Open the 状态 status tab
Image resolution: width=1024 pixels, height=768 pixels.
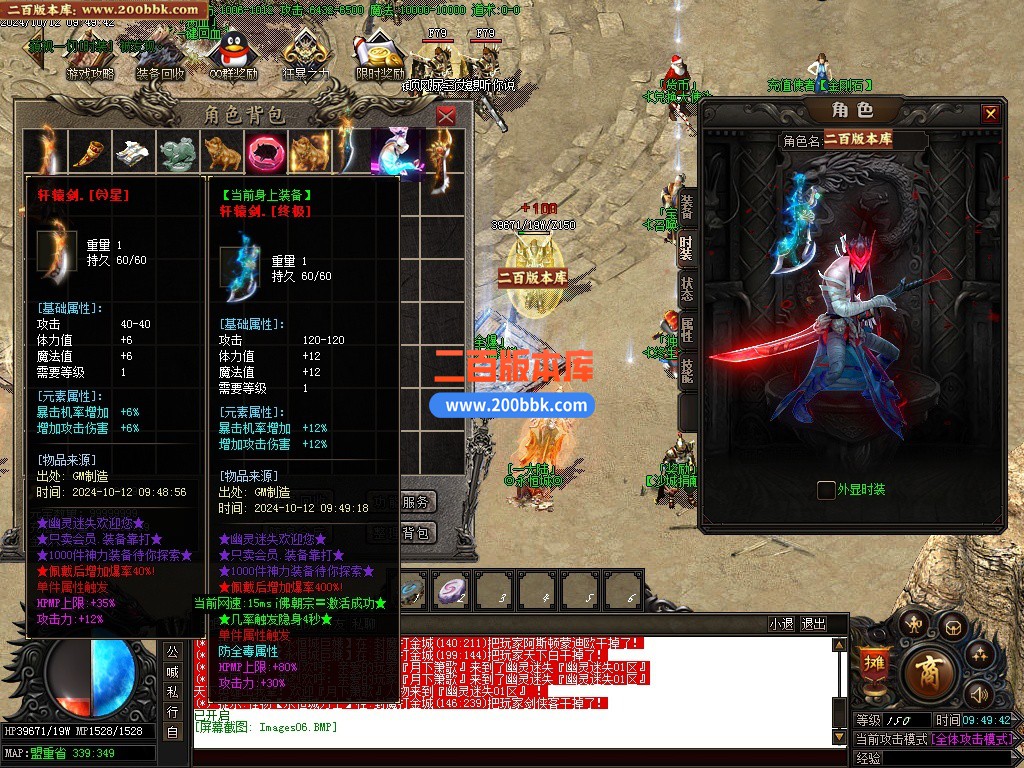[686, 288]
